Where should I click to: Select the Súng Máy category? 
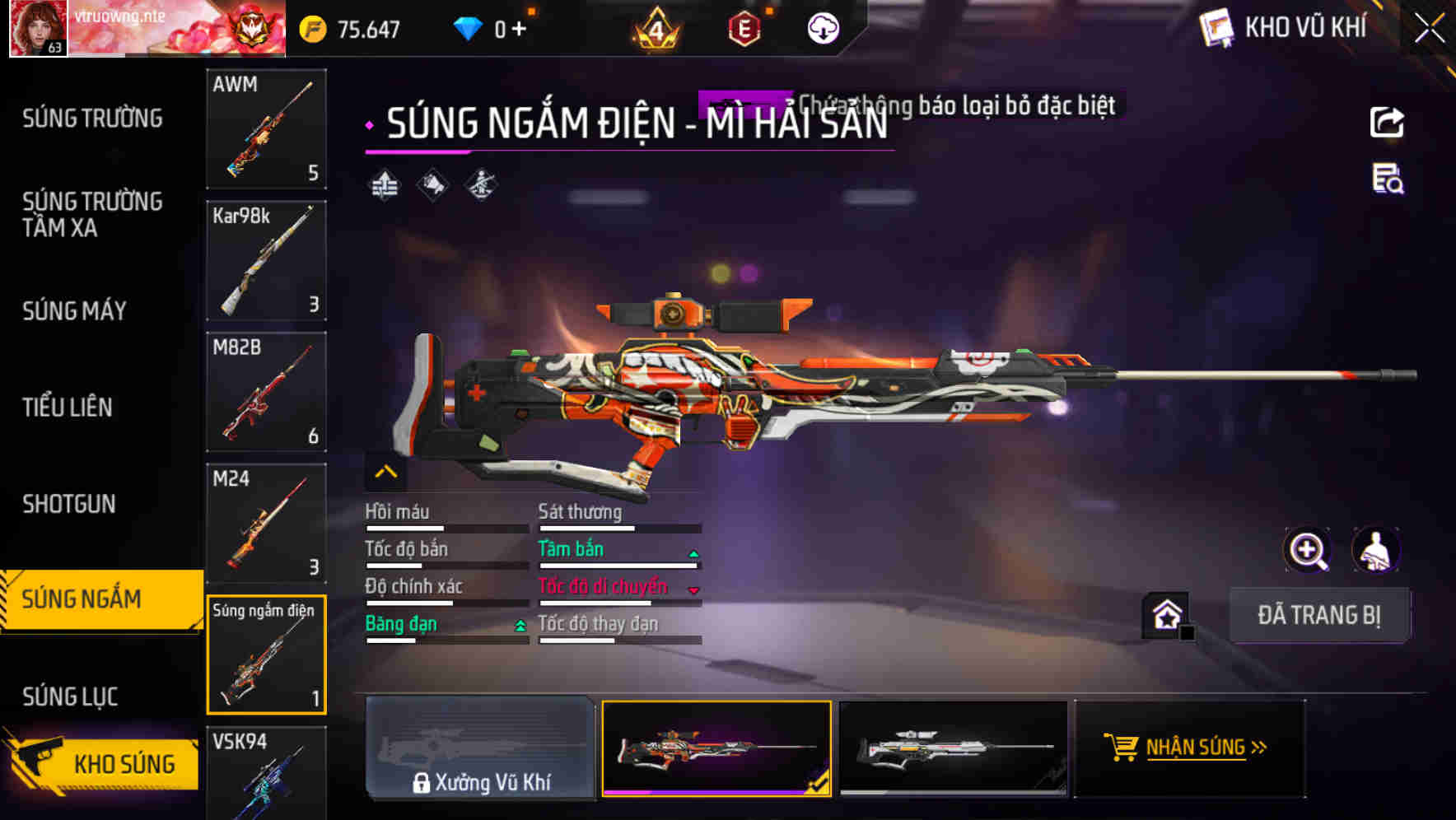point(74,310)
